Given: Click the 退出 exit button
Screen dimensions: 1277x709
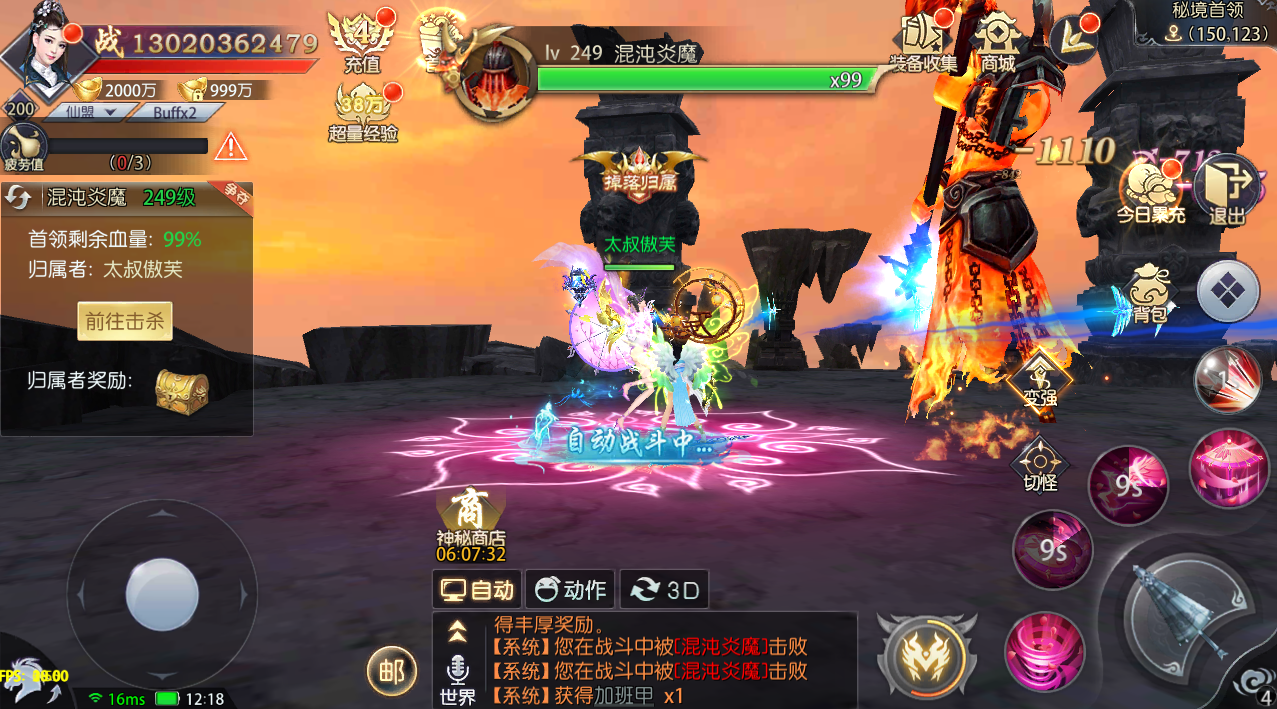Looking at the screenshot, I should 1227,189.
